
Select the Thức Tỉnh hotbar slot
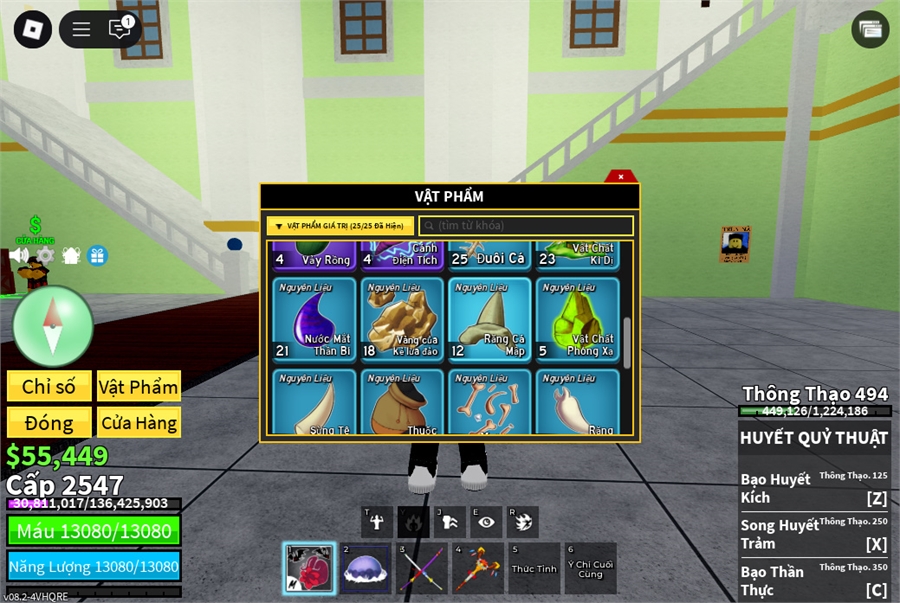tap(534, 568)
